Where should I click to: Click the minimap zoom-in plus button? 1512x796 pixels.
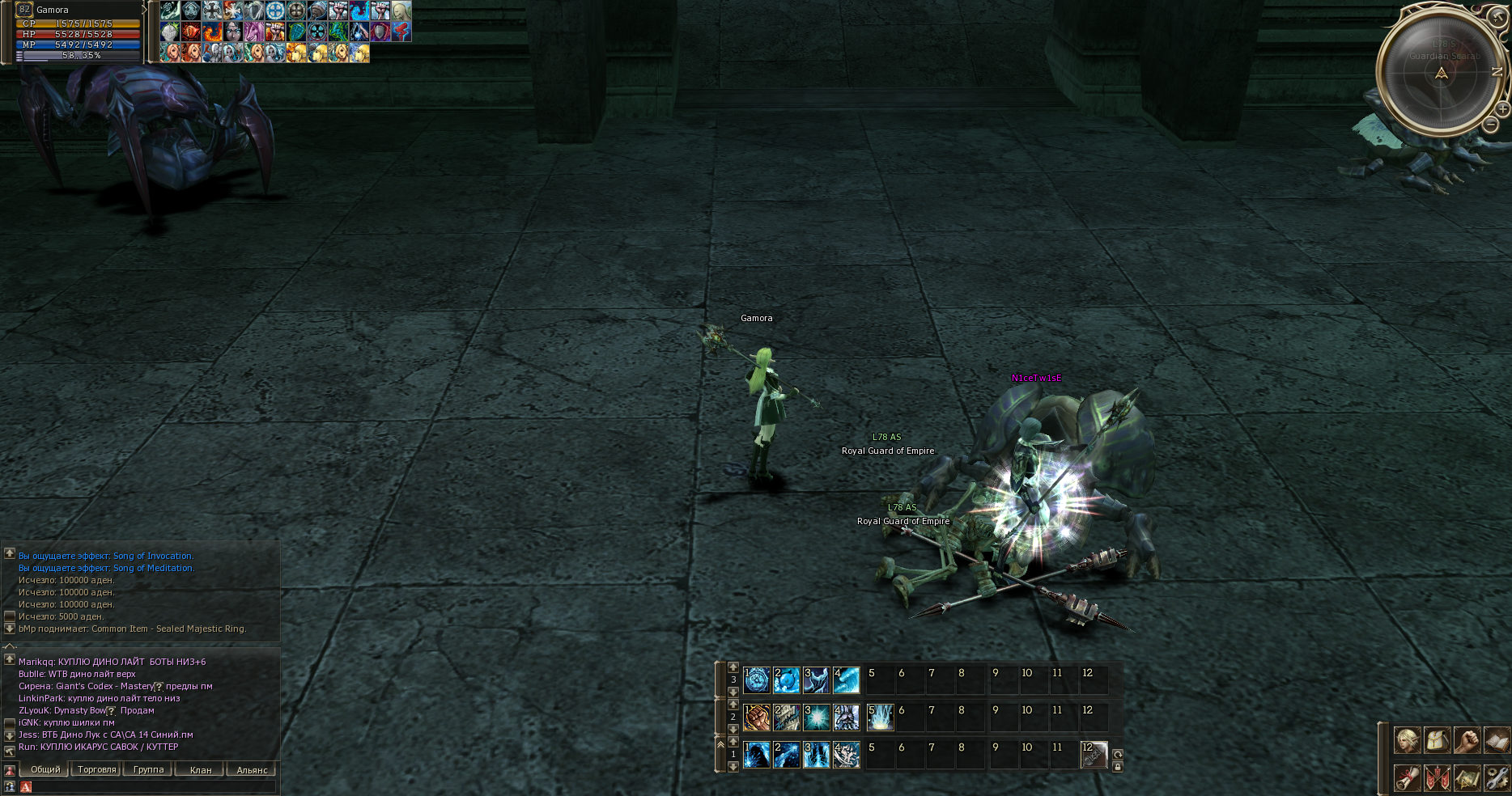(1502, 108)
